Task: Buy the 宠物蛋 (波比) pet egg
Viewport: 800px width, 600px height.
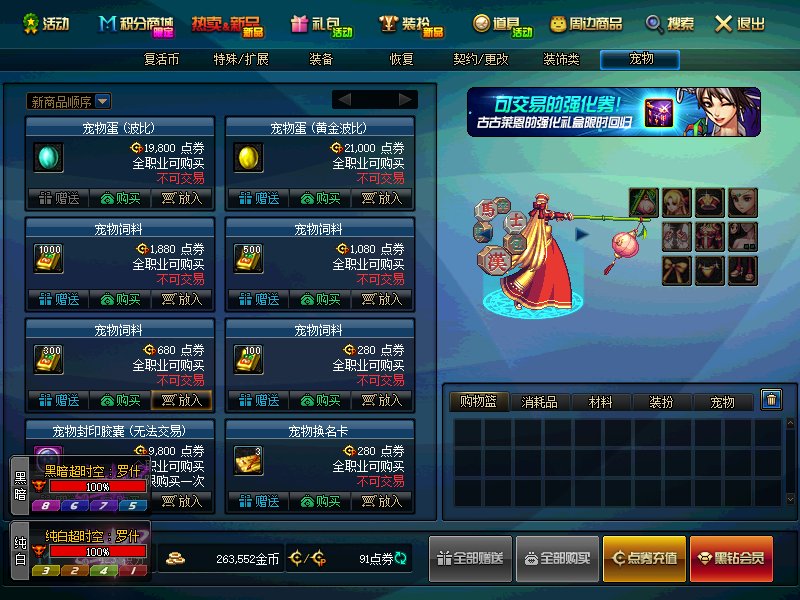Action: point(120,198)
